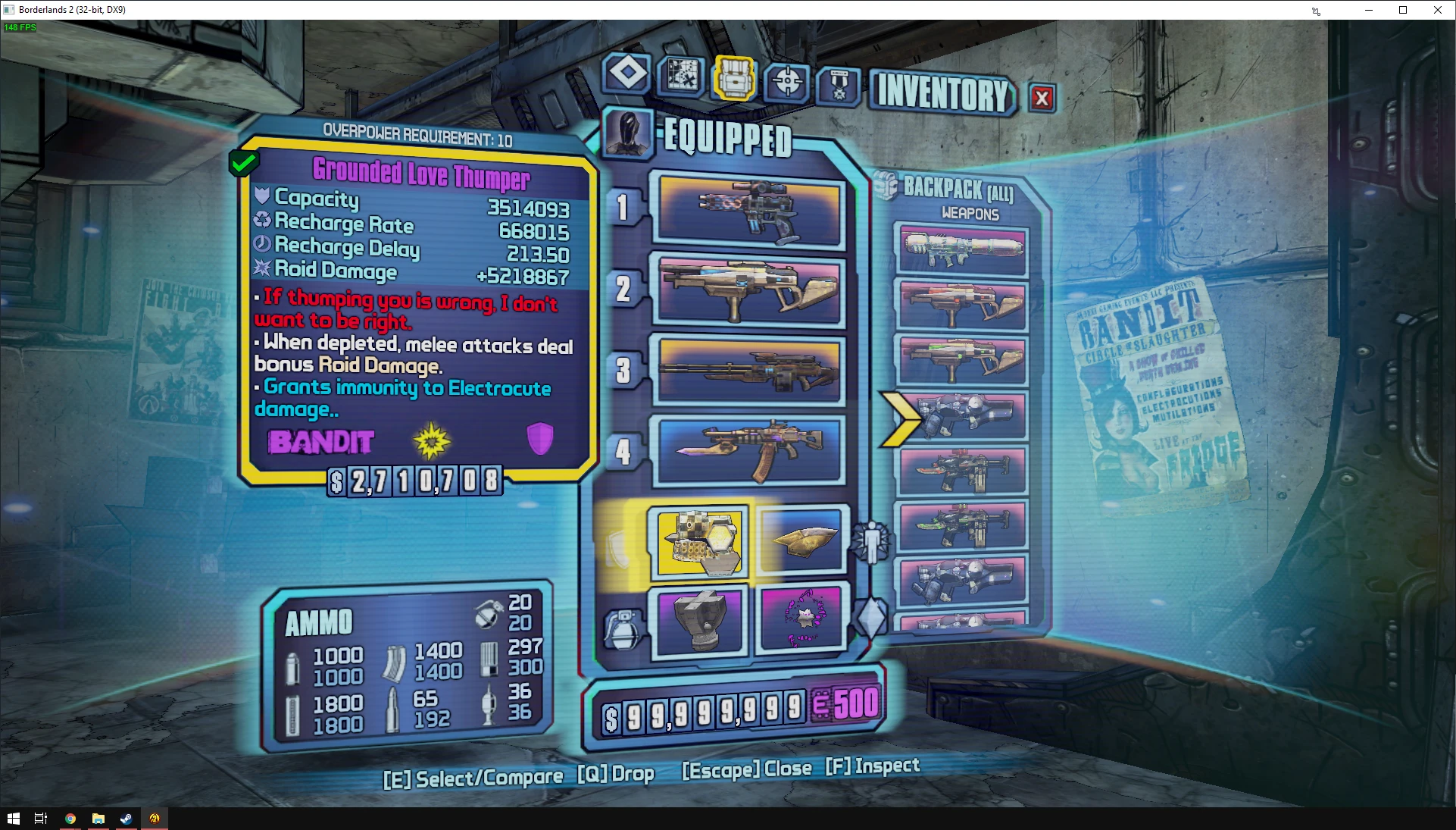Viewport: 1456px width, 830px height.
Task: Choose the sniper rifle in slot 3
Action: 750,371
